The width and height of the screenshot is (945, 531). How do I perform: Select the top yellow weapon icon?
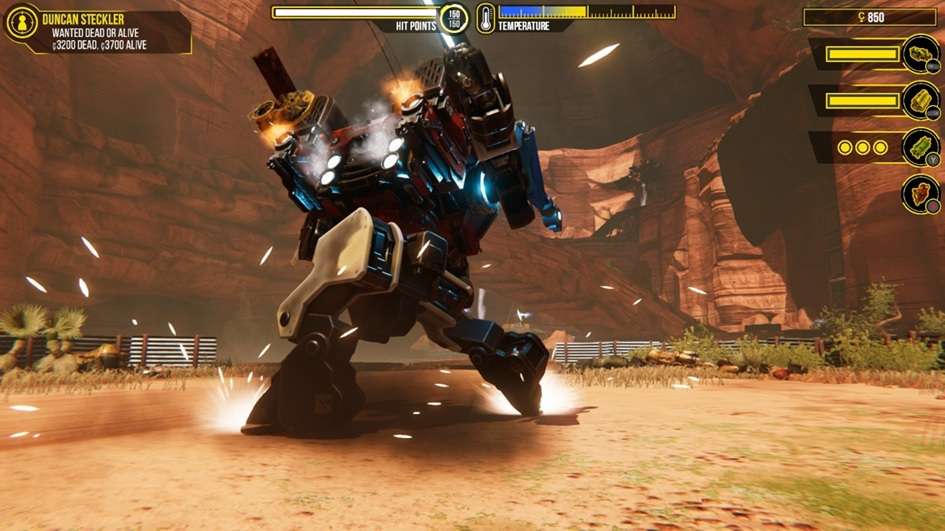(920, 54)
